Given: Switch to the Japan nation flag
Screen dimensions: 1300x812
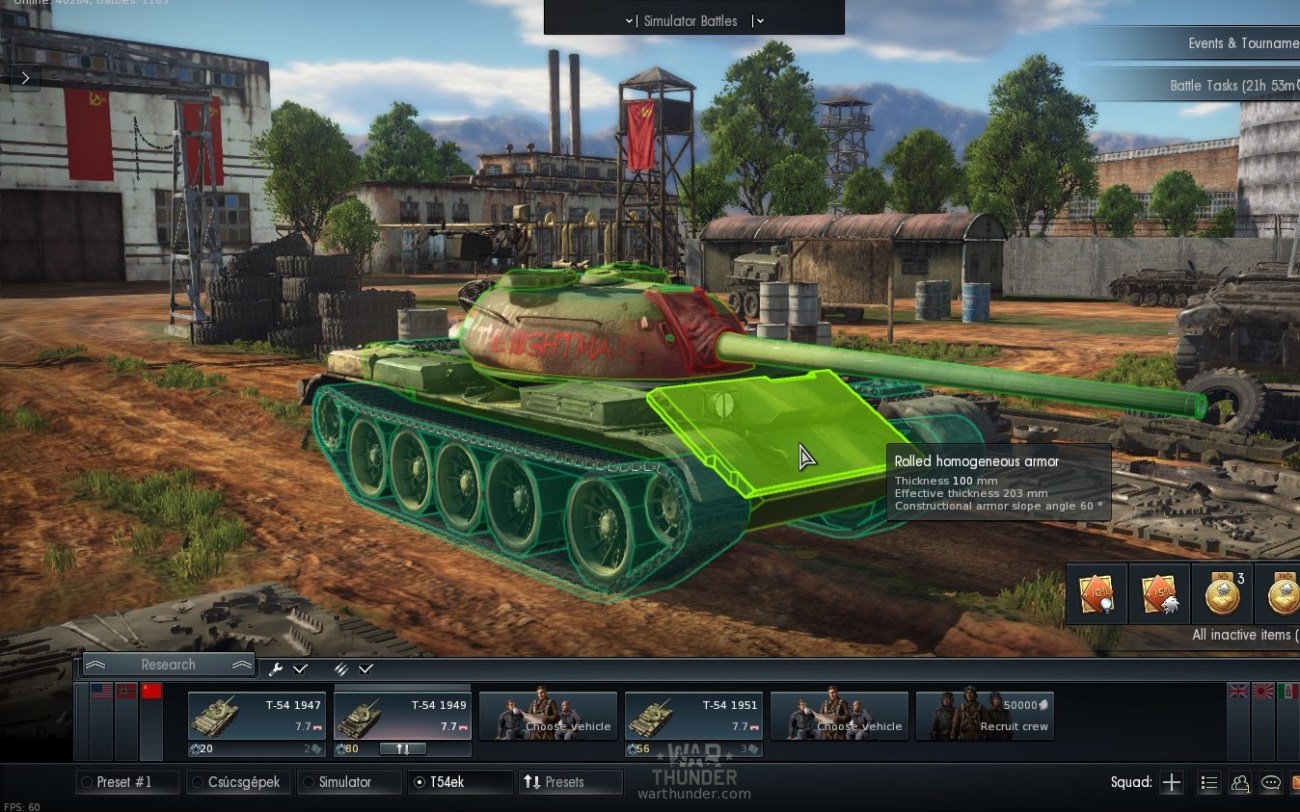Looking at the screenshot, I should pos(1262,691).
